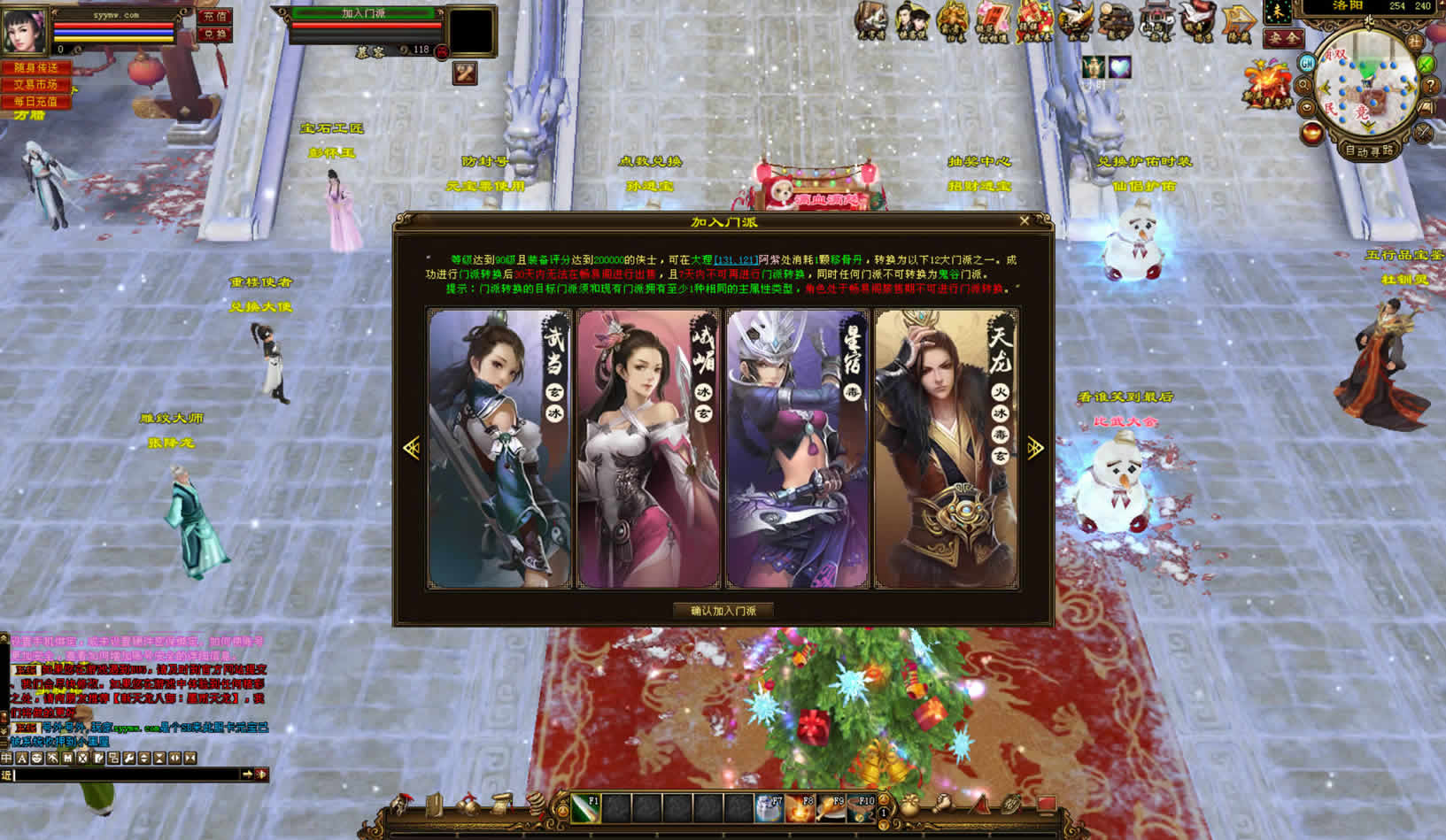
Task: Open the 随身传送 teleport button
Action: point(35,68)
